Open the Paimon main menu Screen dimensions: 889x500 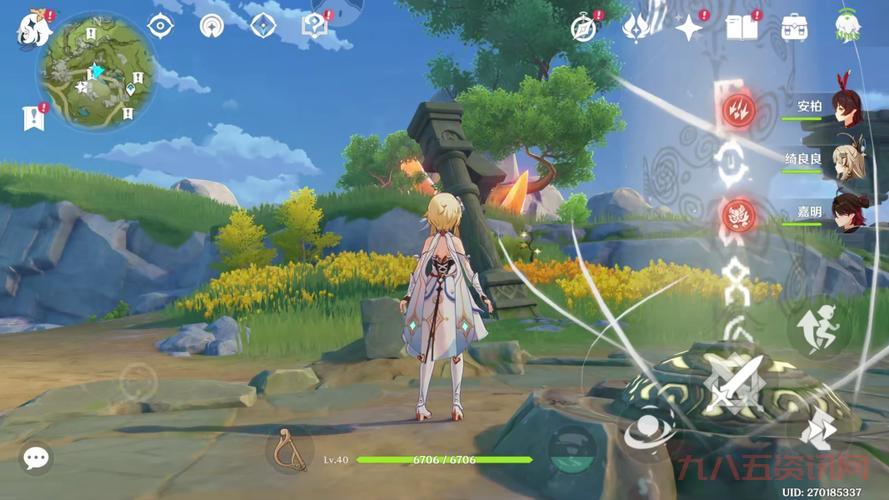34,29
